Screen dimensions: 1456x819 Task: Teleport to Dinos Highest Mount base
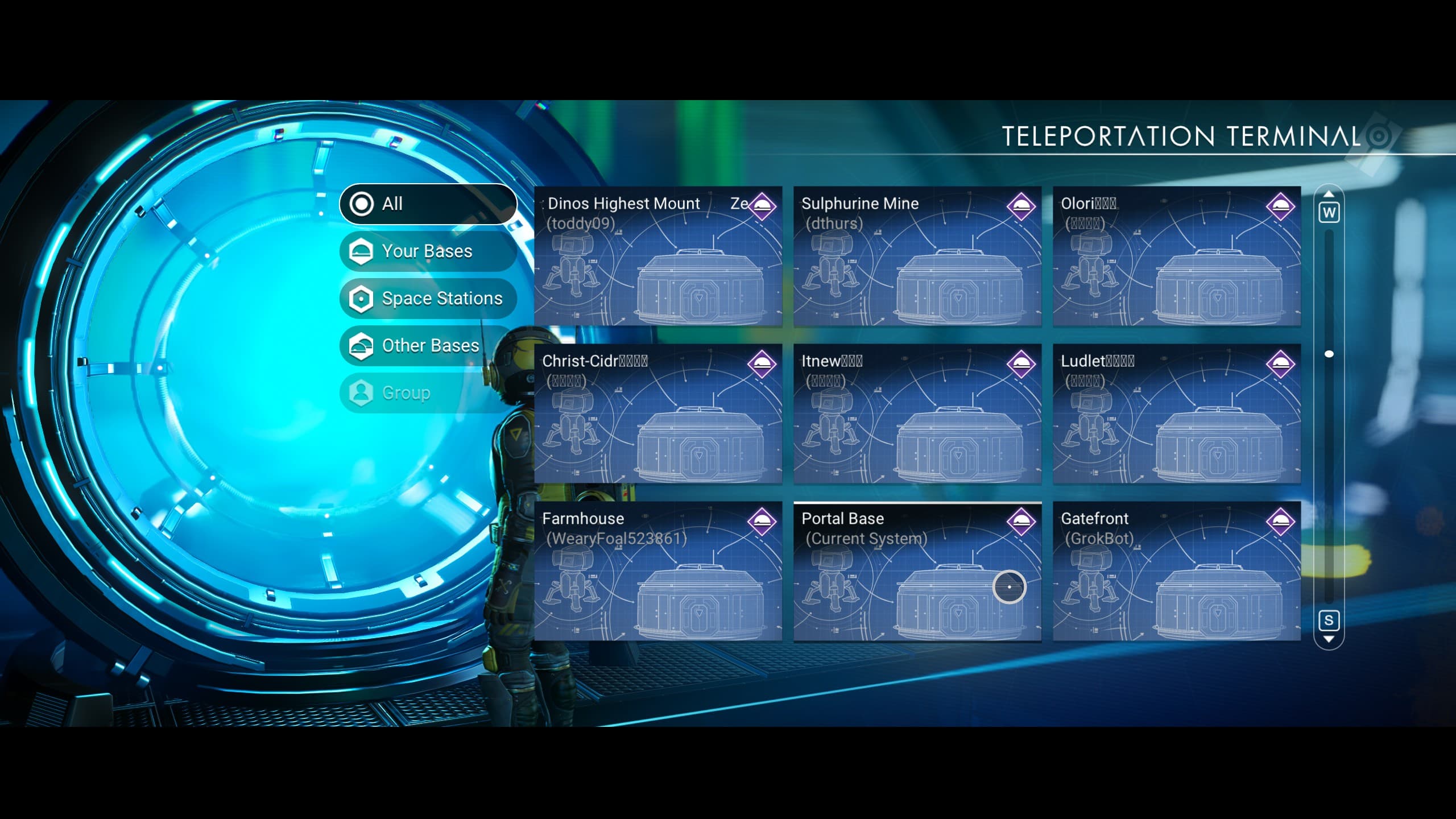(658, 256)
